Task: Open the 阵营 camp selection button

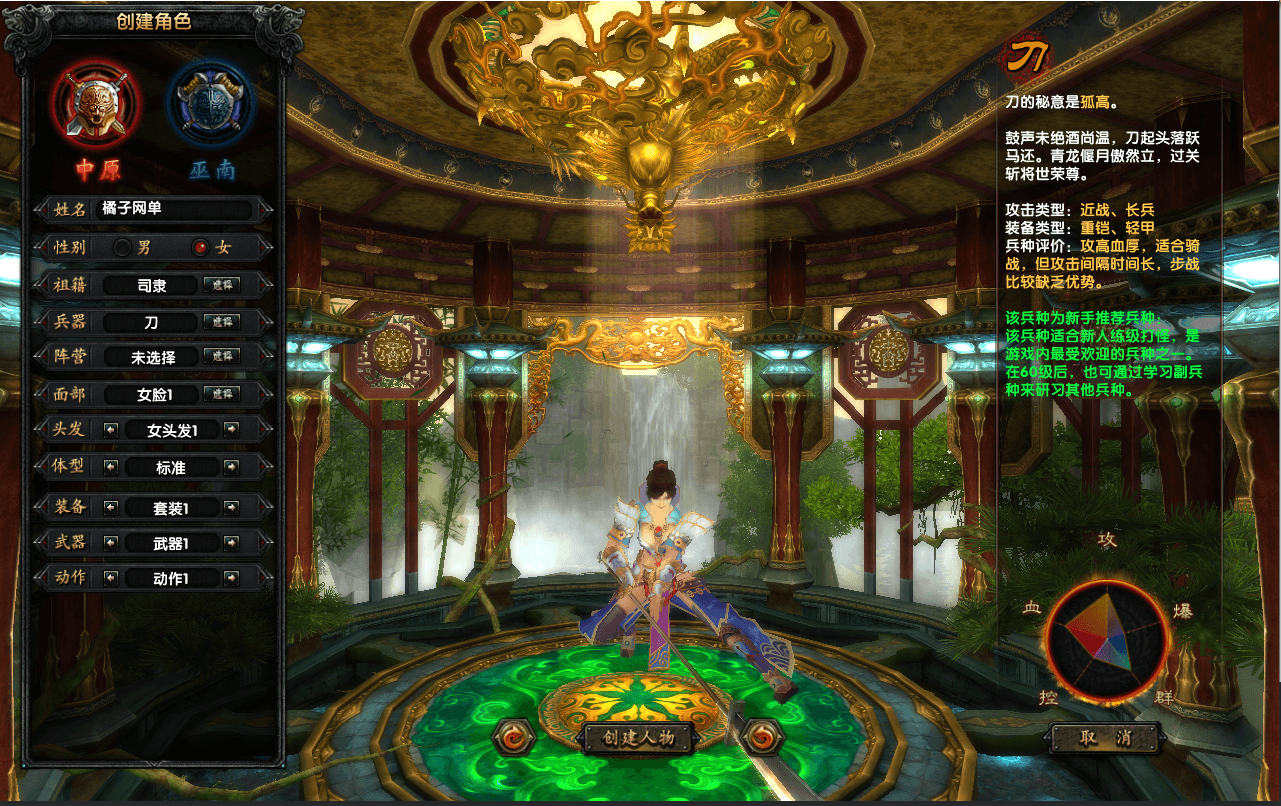Action: [x=221, y=357]
